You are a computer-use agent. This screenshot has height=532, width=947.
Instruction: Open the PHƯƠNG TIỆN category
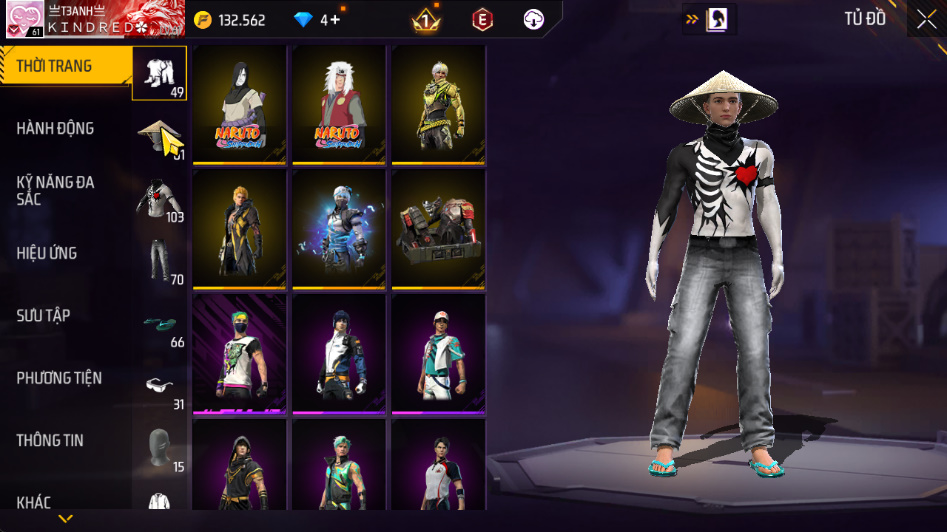click(x=59, y=378)
